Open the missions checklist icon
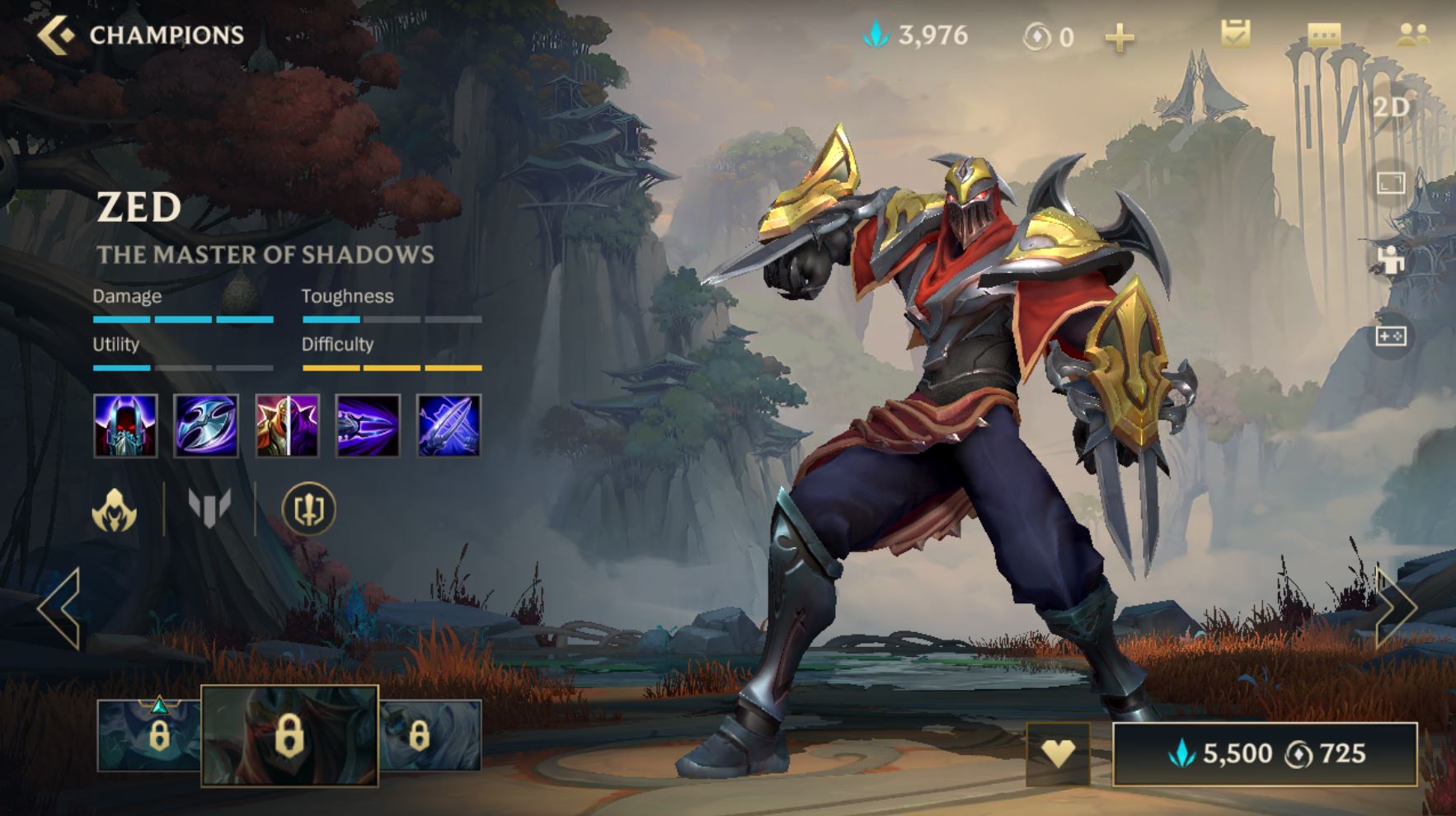The height and width of the screenshot is (816, 1456). (x=1235, y=35)
